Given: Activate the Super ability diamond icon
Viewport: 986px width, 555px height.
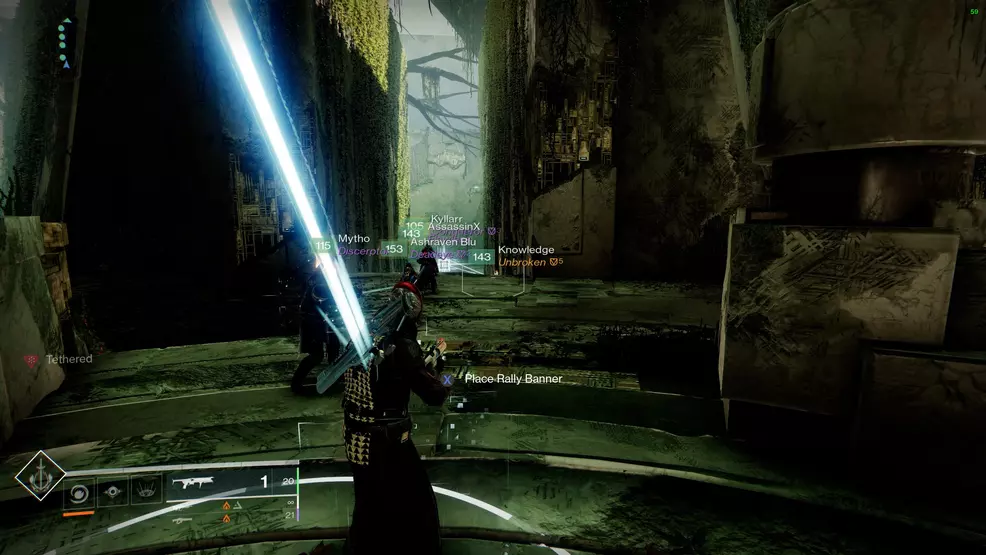Looking at the screenshot, I should pyautogui.click(x=40, y=475).
